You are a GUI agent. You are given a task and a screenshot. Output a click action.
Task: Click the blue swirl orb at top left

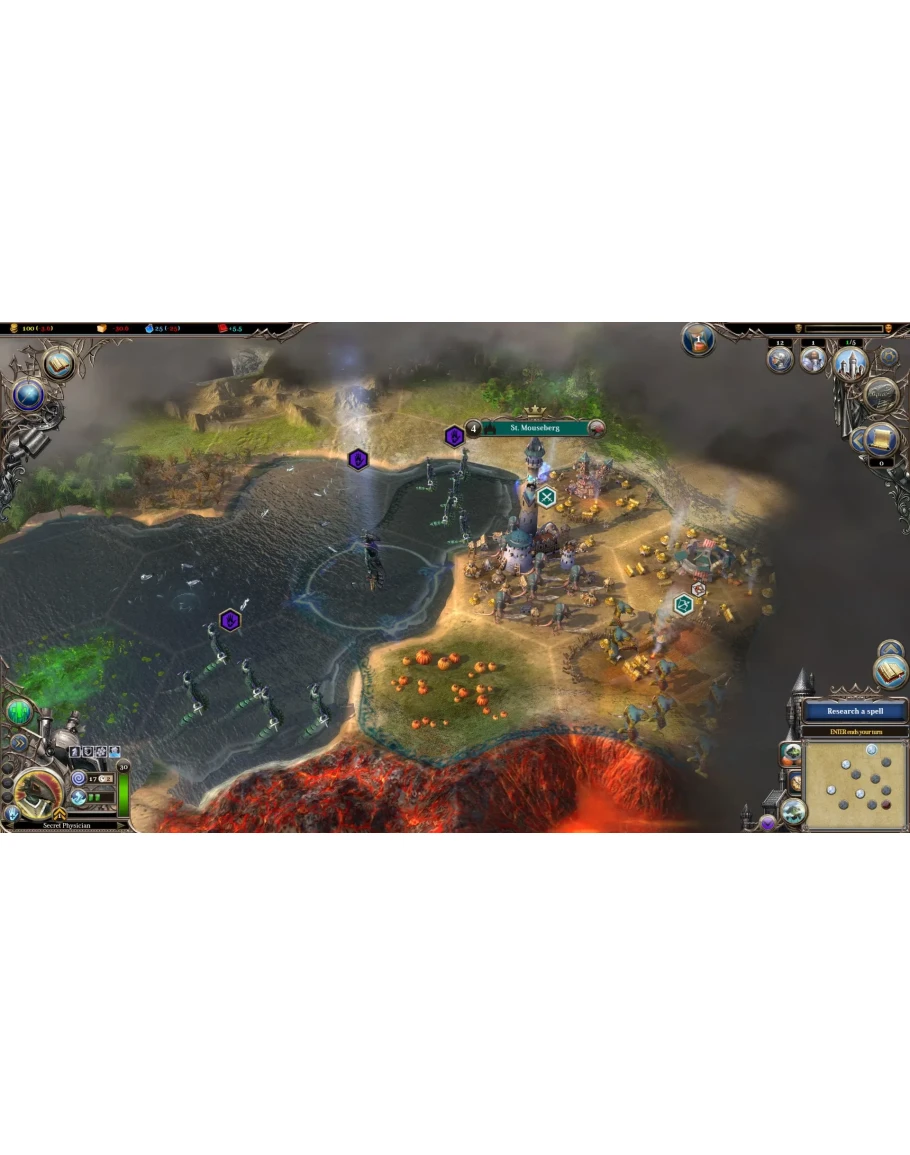28,396
